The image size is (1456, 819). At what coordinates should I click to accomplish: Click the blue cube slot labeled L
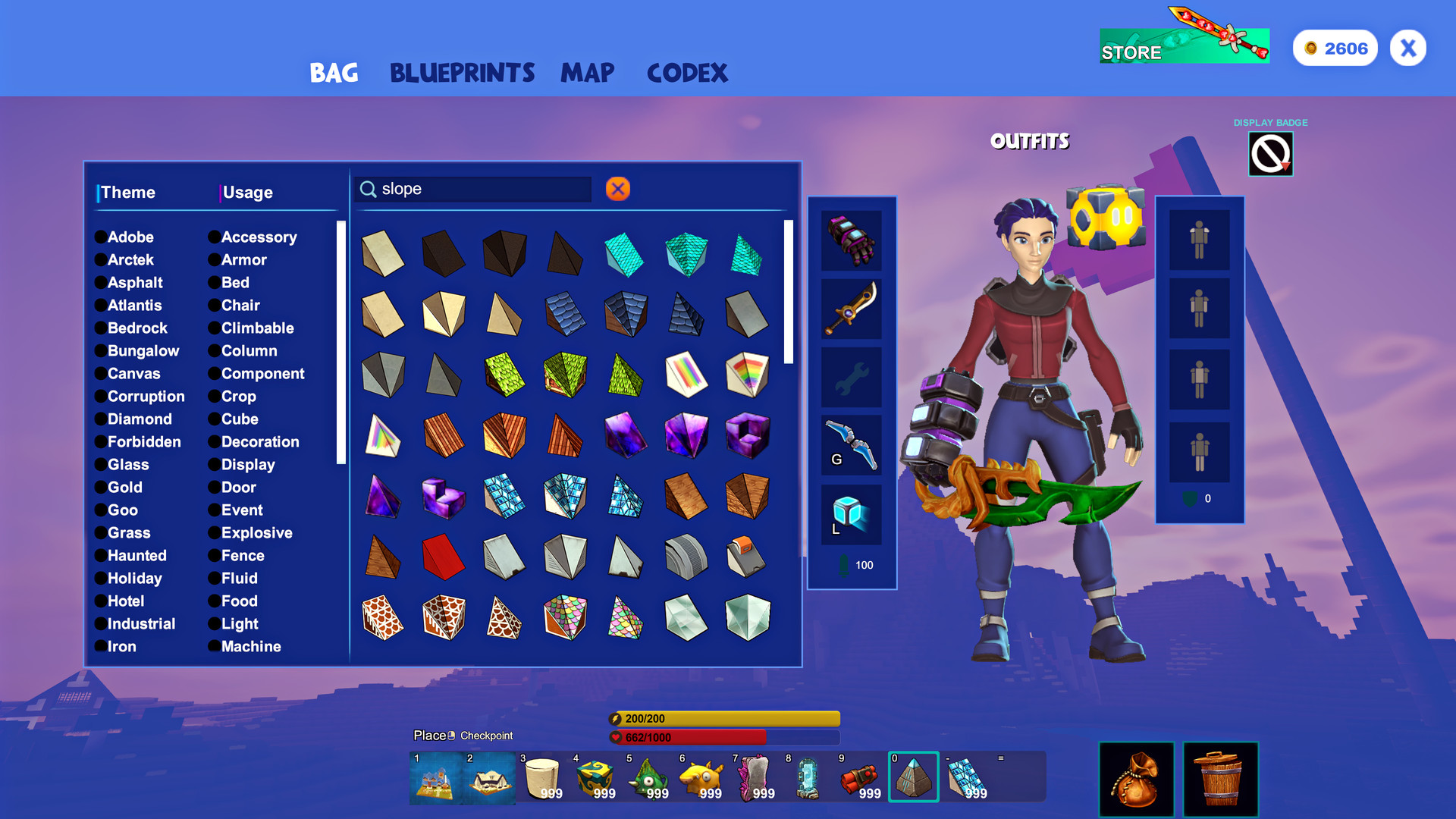click(851, 513)
